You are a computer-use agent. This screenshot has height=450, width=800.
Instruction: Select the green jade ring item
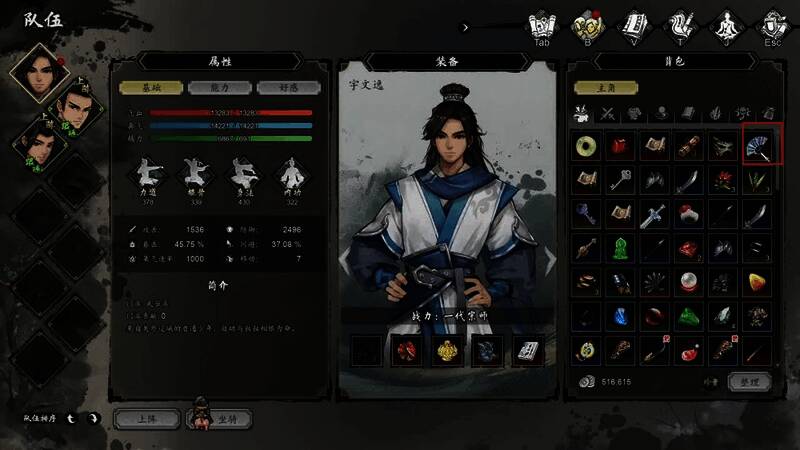[587, 146]
